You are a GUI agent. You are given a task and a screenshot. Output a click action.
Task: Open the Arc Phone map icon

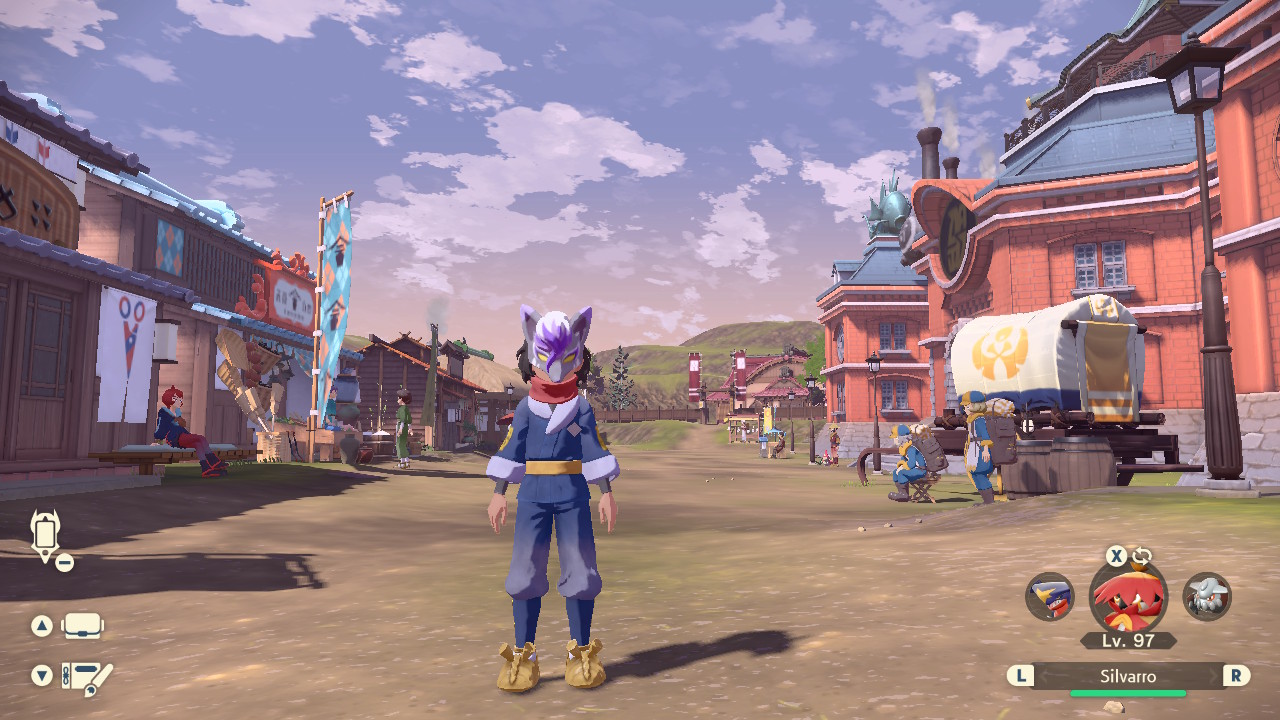point(46,534)
